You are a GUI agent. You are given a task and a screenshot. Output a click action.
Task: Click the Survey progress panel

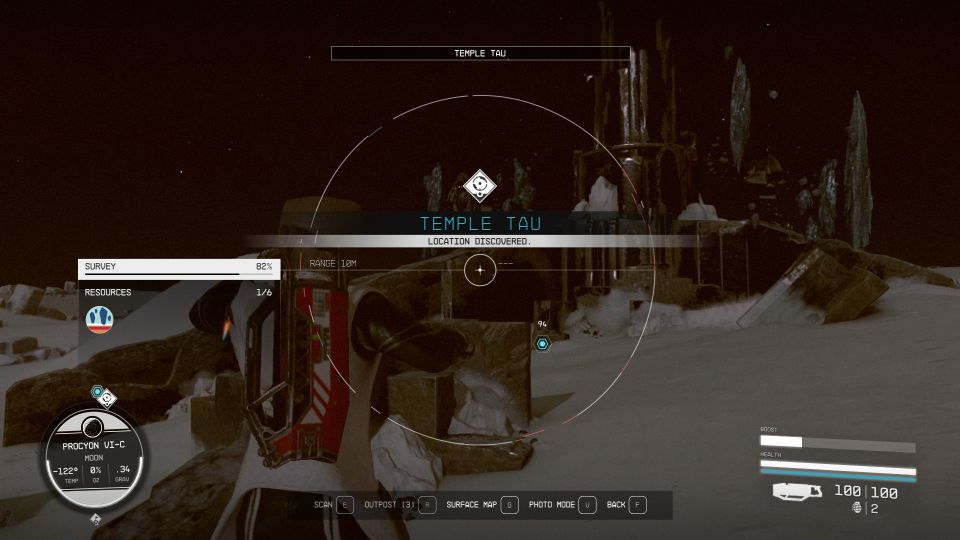point(179,267)
